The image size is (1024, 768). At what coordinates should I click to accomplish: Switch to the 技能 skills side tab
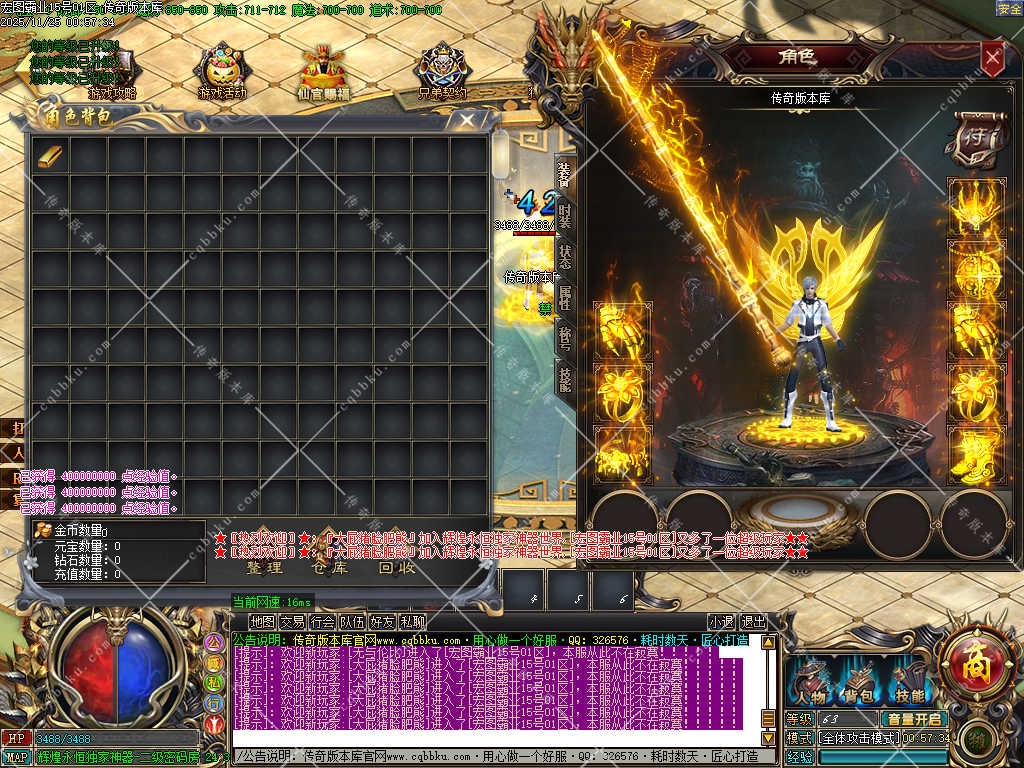(x=565, y=377)
